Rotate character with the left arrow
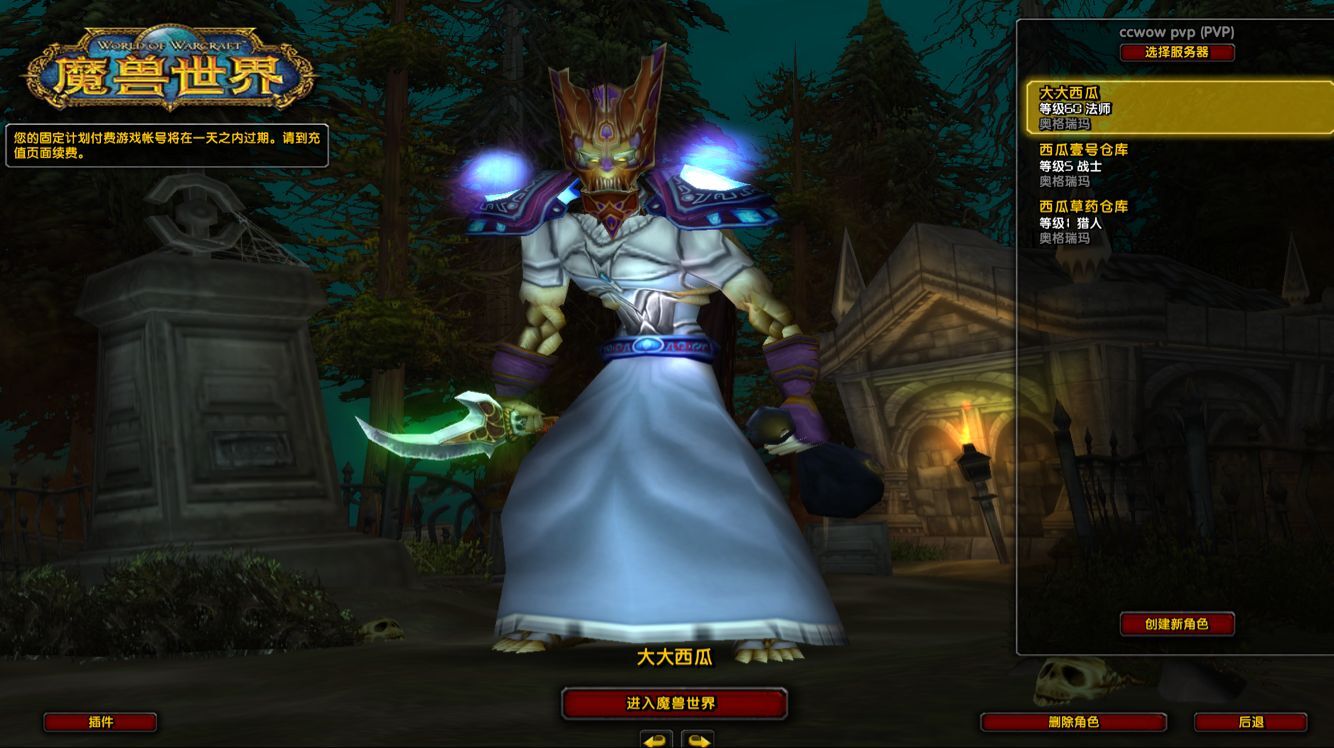Viewport: 1334px width, 748px height. 655,741
